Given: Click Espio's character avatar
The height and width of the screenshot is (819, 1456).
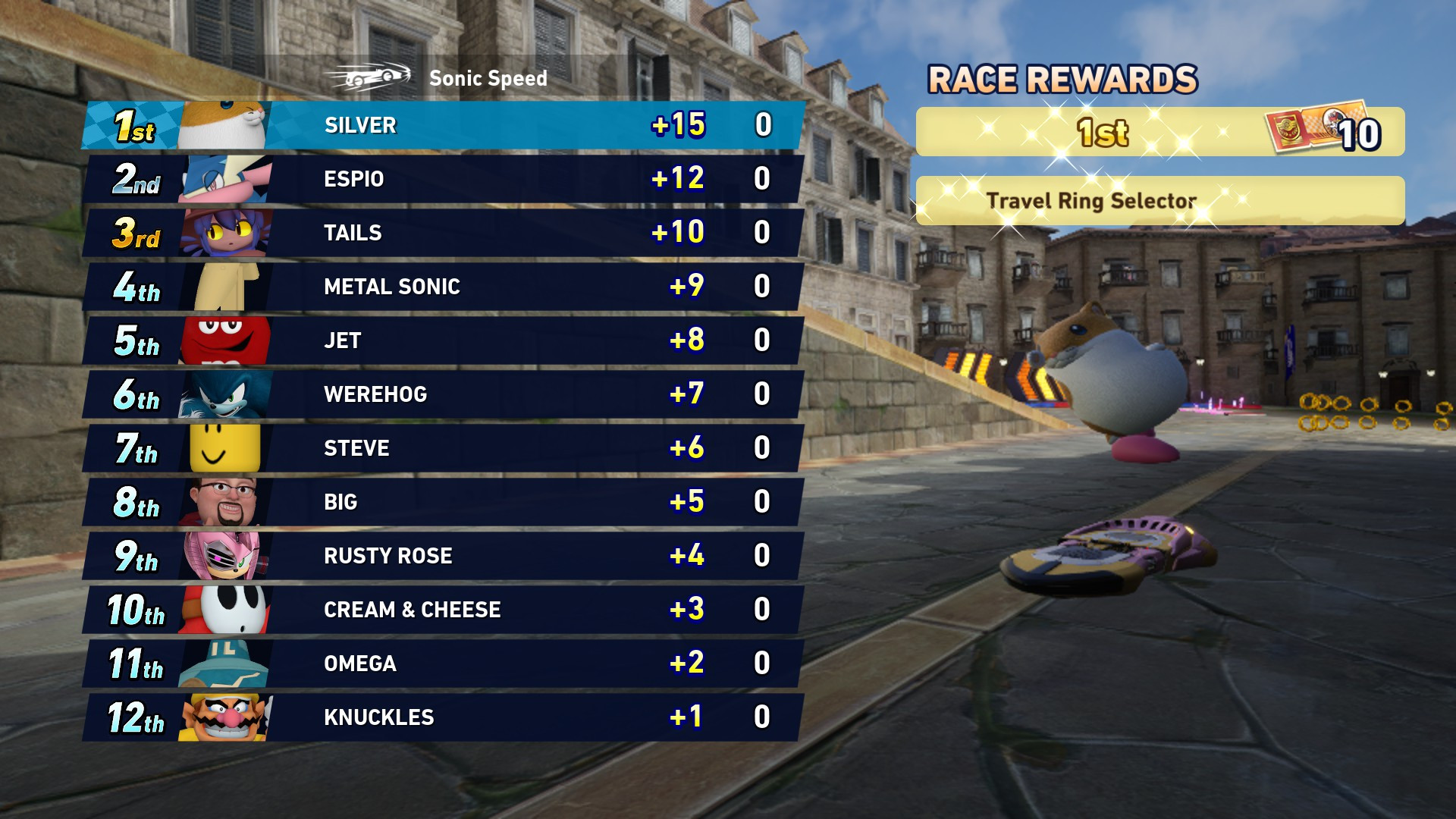Looking at the screenshot, I should pyautogui.click(x=224, y=179).
